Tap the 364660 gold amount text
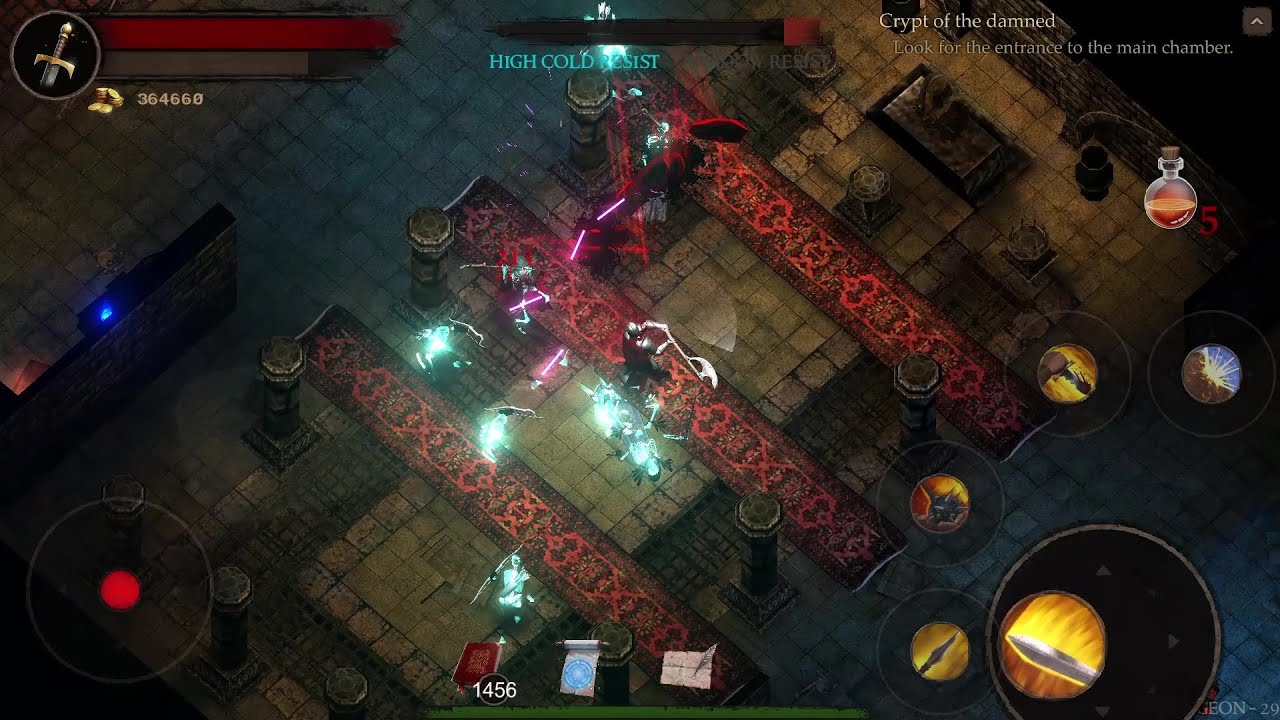The width and height of the screenshot is (1280, 720). pos(170,98)
